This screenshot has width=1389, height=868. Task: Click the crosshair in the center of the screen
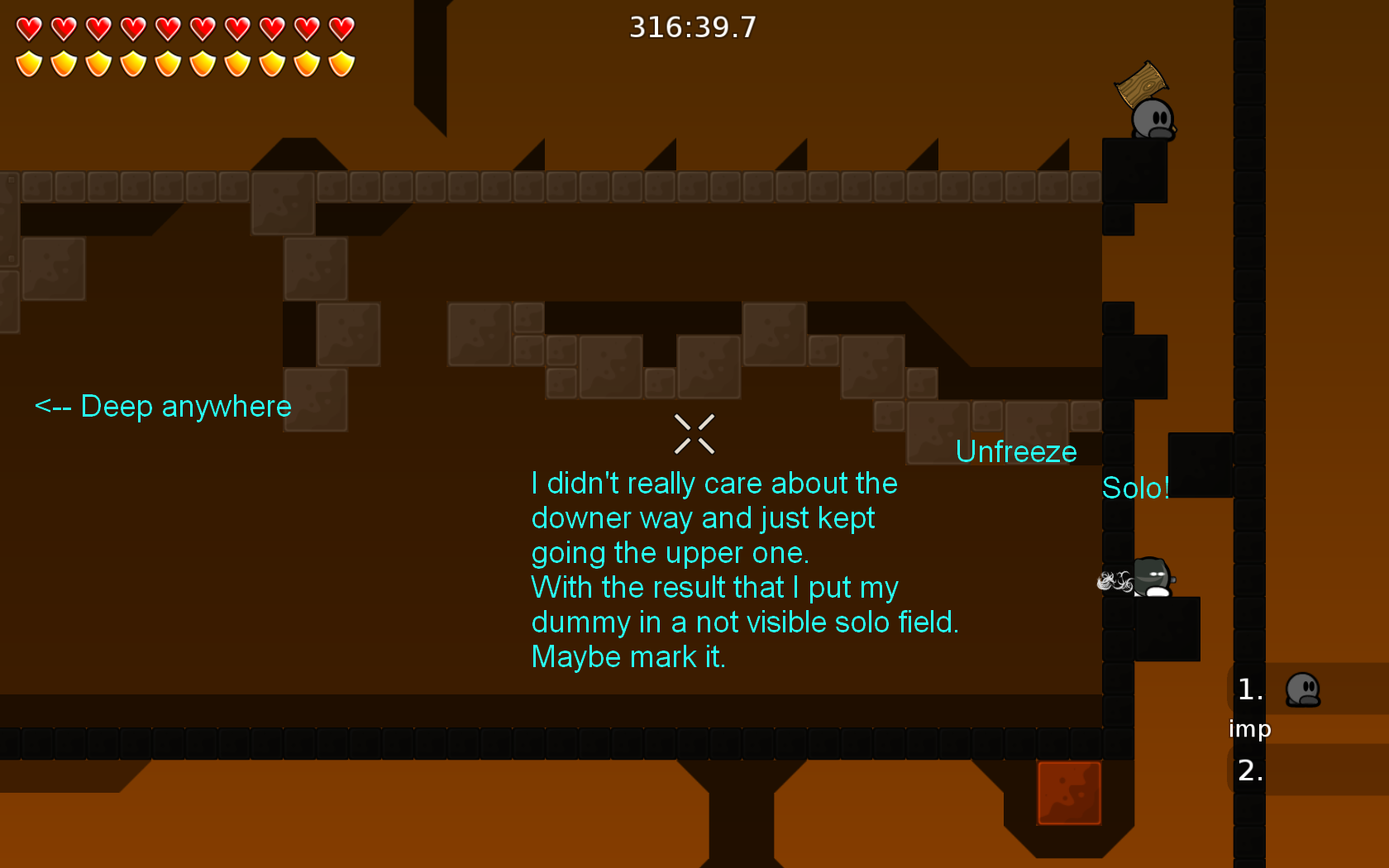click(694, 434)
